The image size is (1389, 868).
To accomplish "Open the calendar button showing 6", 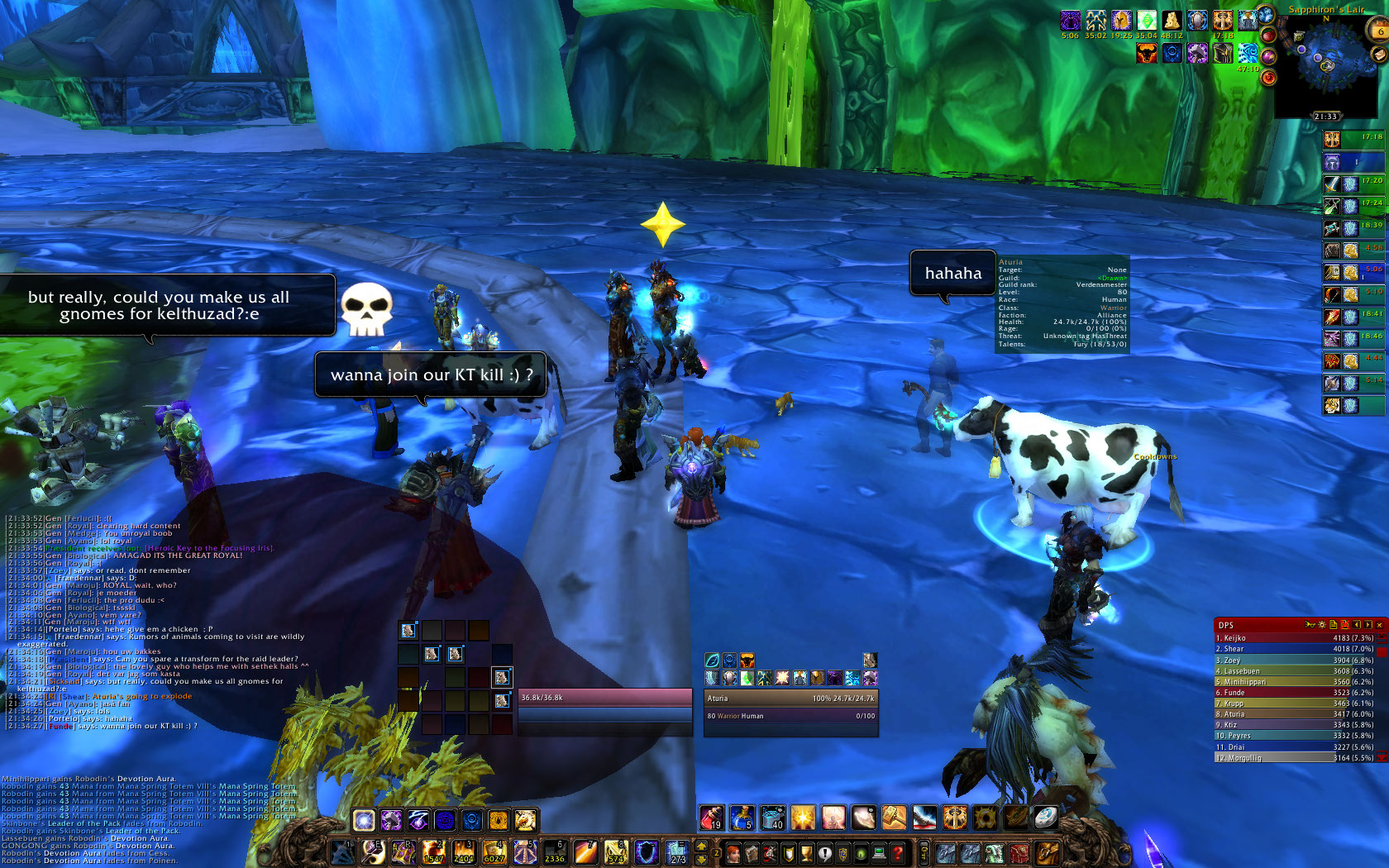I will coord(1379,31).
